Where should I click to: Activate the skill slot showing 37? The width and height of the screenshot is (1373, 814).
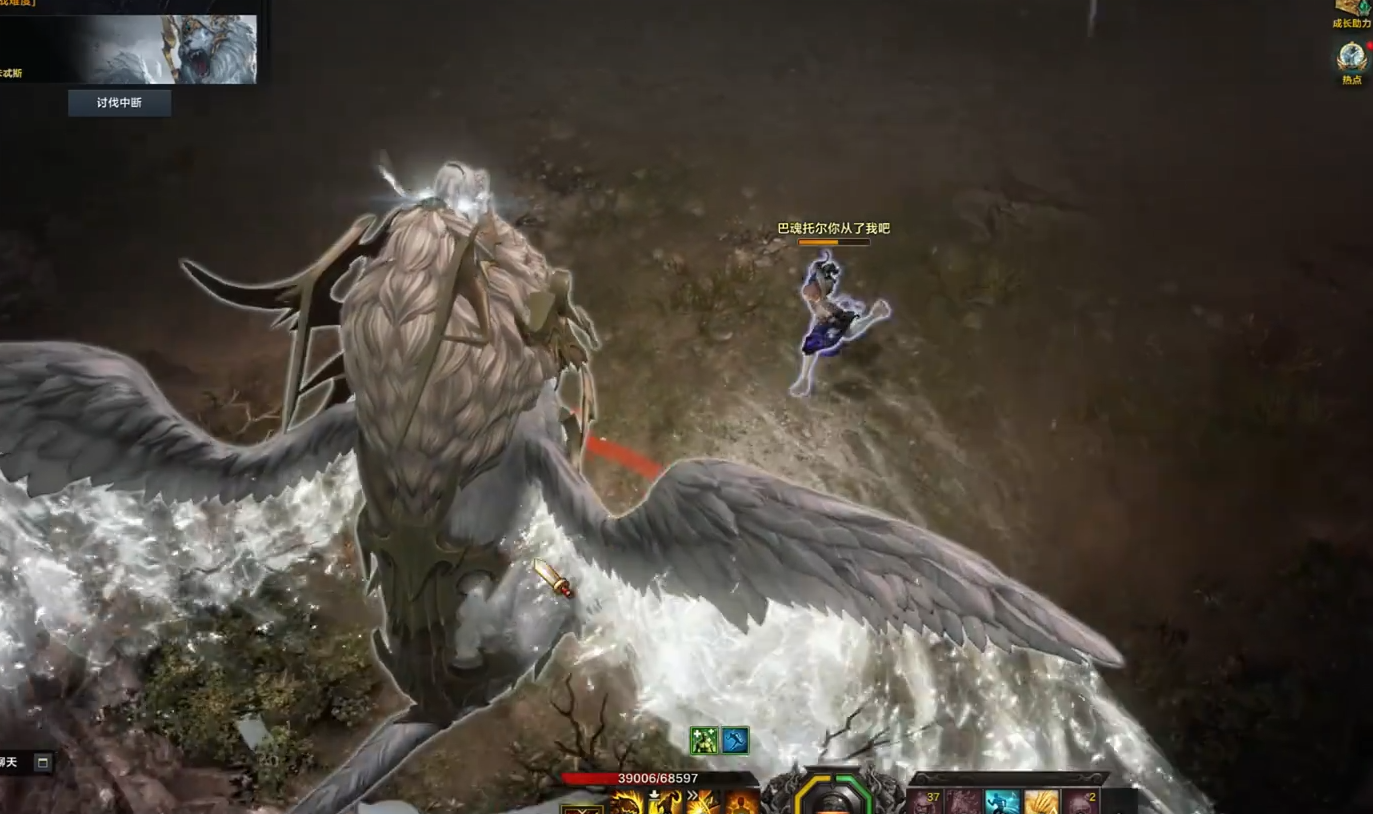coord(925,802)
